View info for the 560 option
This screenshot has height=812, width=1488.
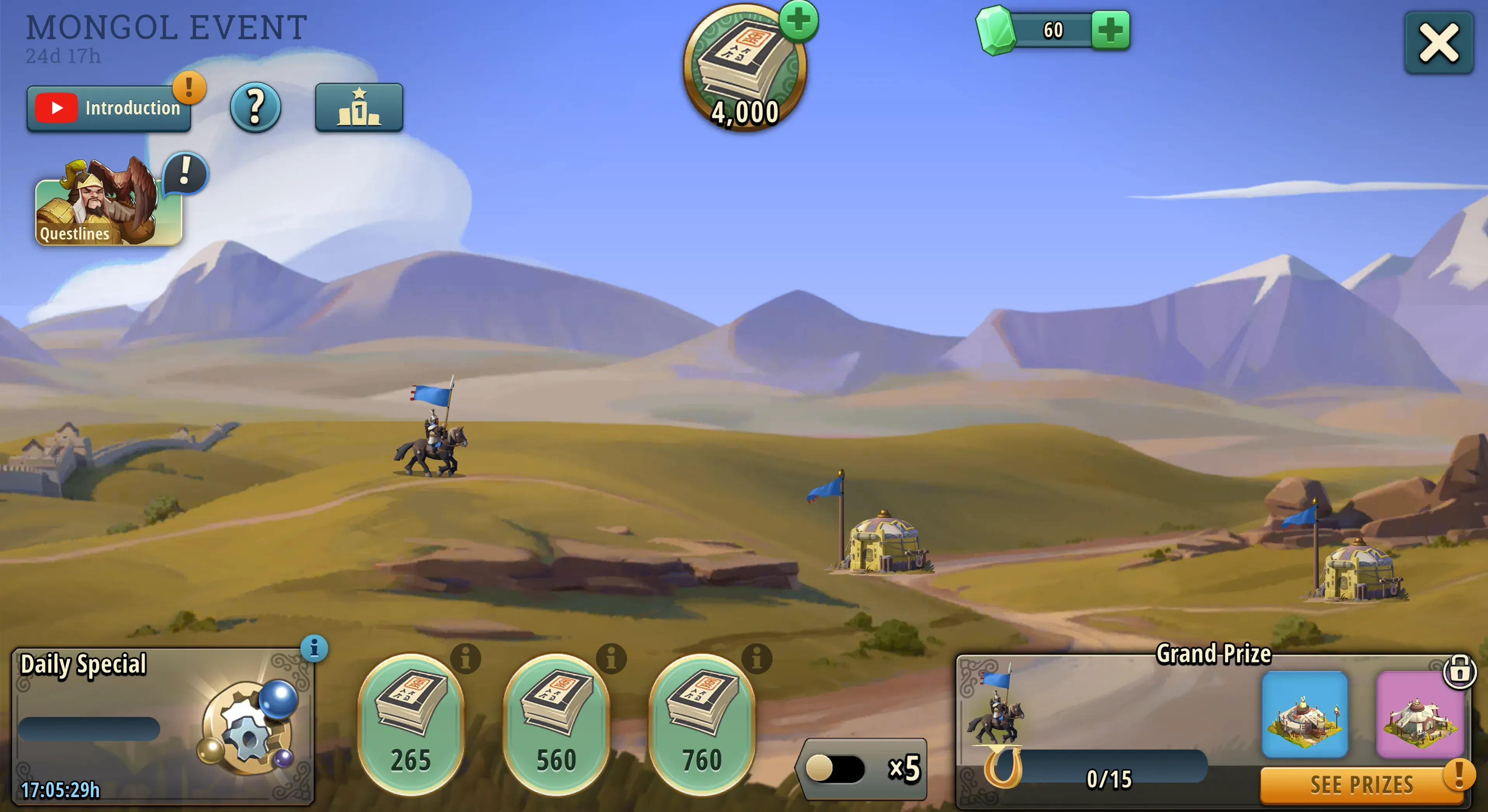[x=611, y=658]
